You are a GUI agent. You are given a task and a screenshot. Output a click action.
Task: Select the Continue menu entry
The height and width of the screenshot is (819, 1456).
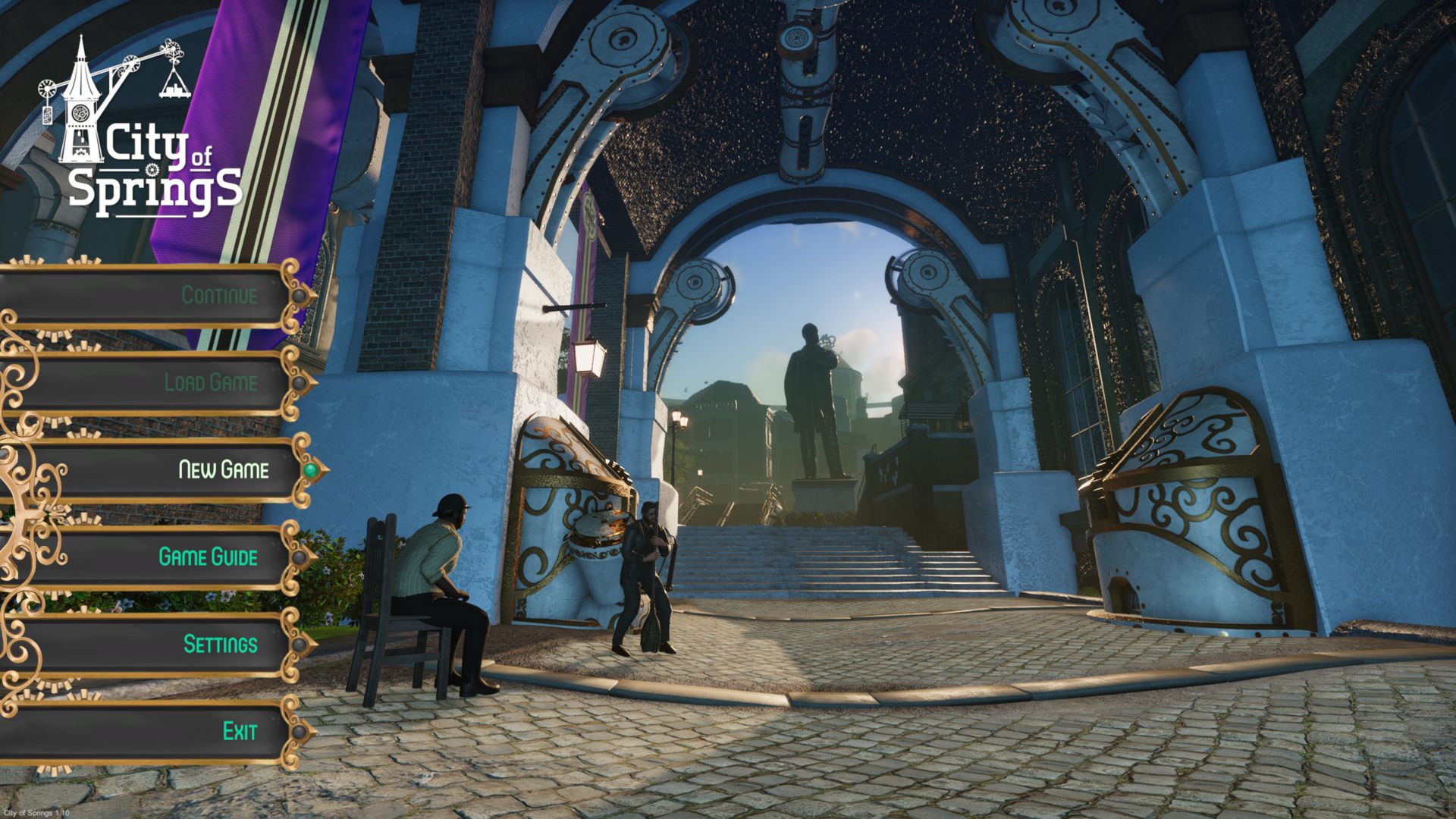coord(219,295)
